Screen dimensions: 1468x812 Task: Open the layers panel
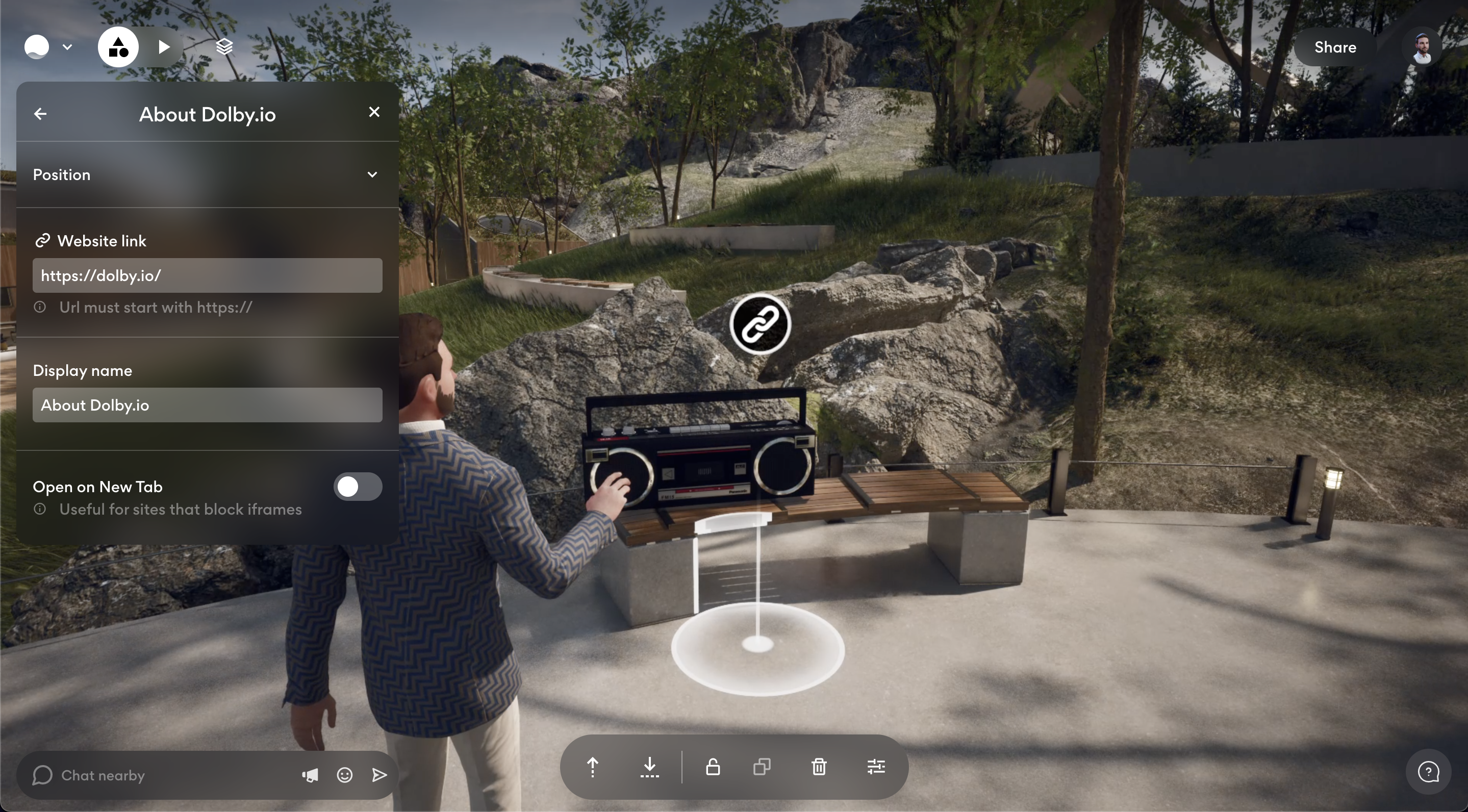point(224,47)
